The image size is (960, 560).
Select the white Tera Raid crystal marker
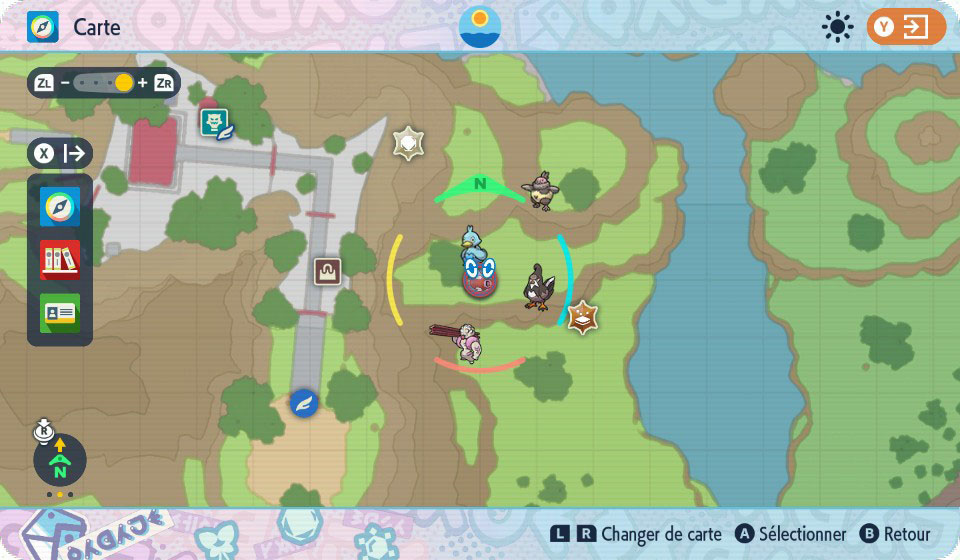pyautogui.click(x=409, y=143)
